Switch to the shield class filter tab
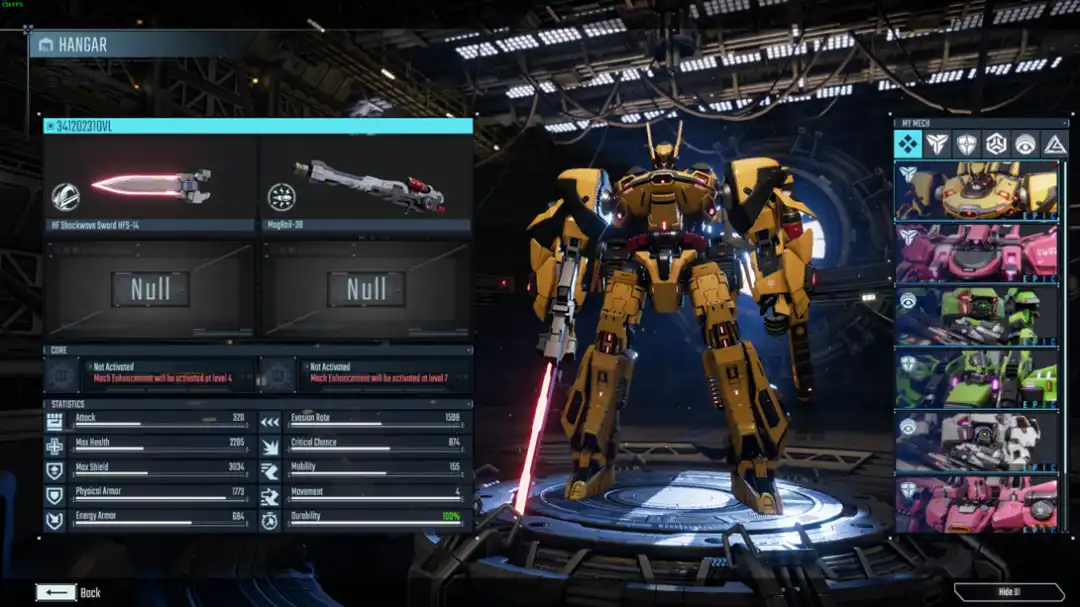Image resolution: width=1080 pixels, height=607 pixels. [x=967, y=144]
